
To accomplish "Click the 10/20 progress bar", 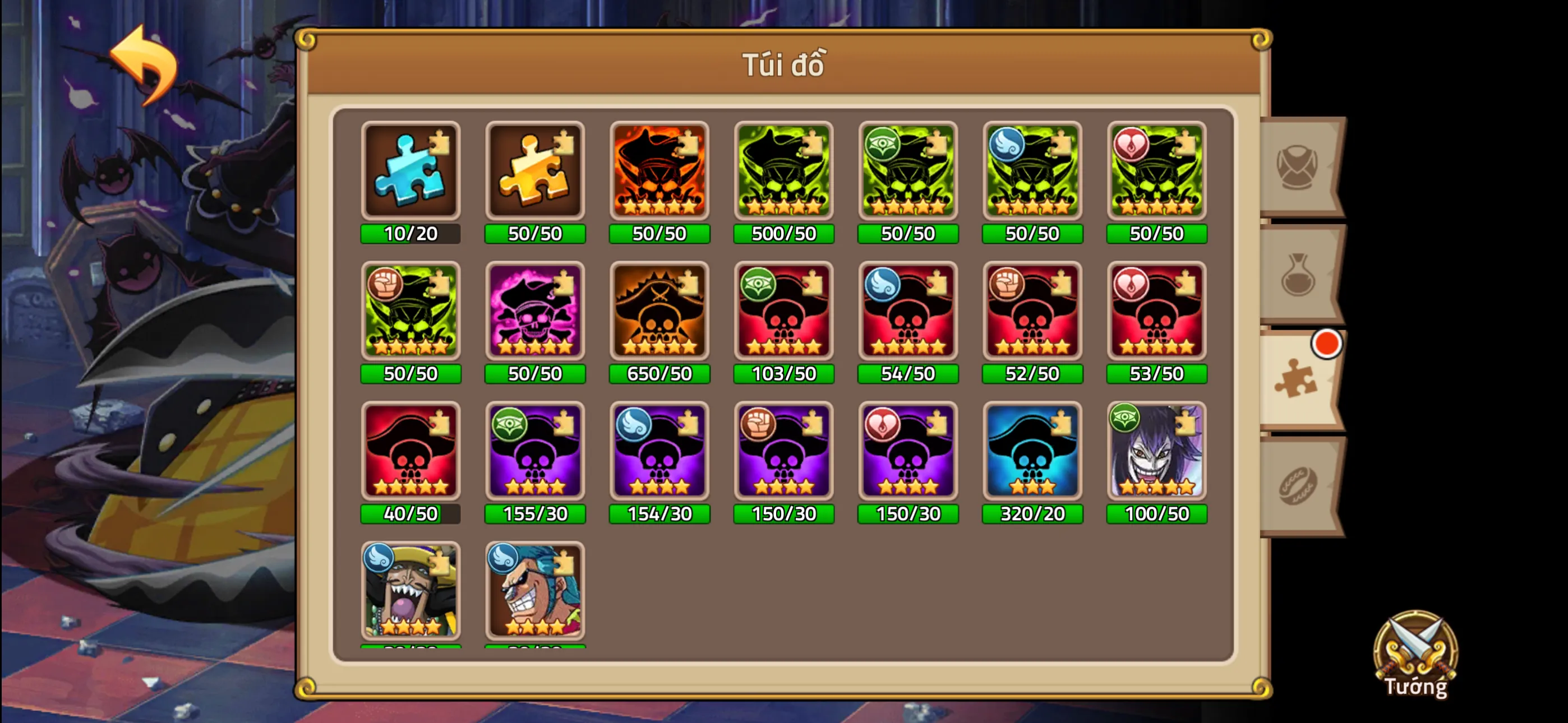I will coord(411,233).
